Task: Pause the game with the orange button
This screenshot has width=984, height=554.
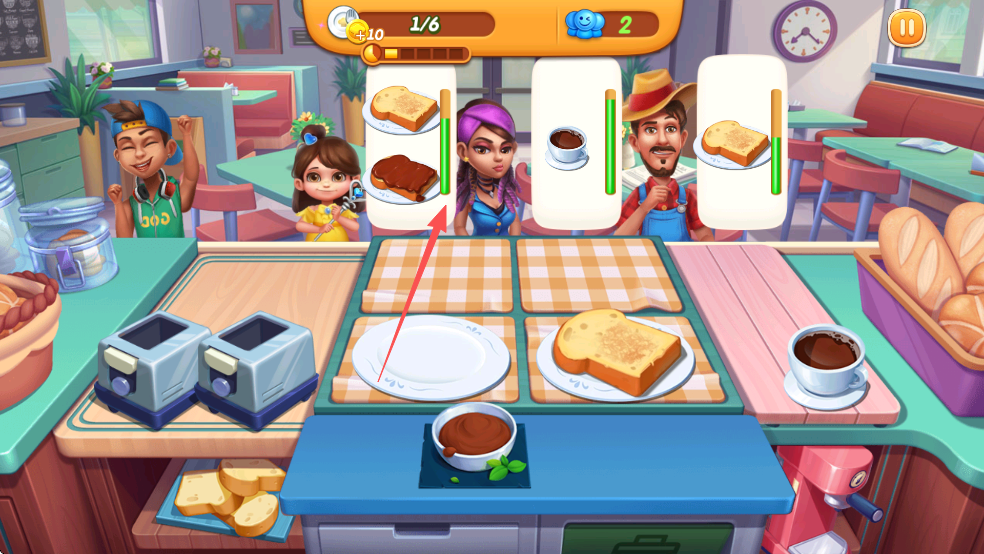Action: [906, 27]
